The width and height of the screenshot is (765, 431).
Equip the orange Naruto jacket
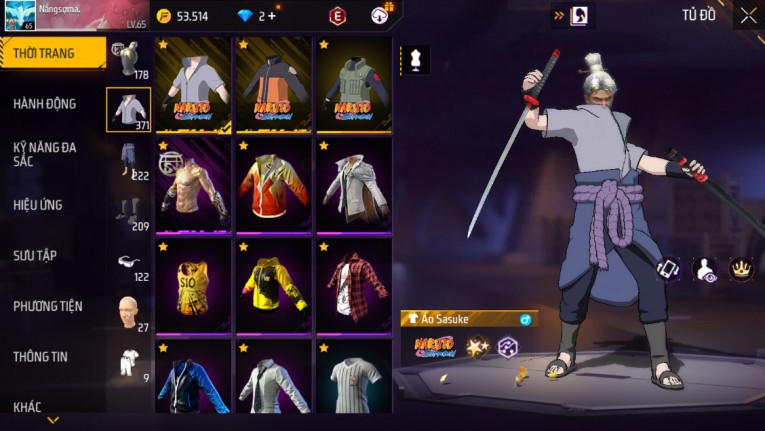274,86
